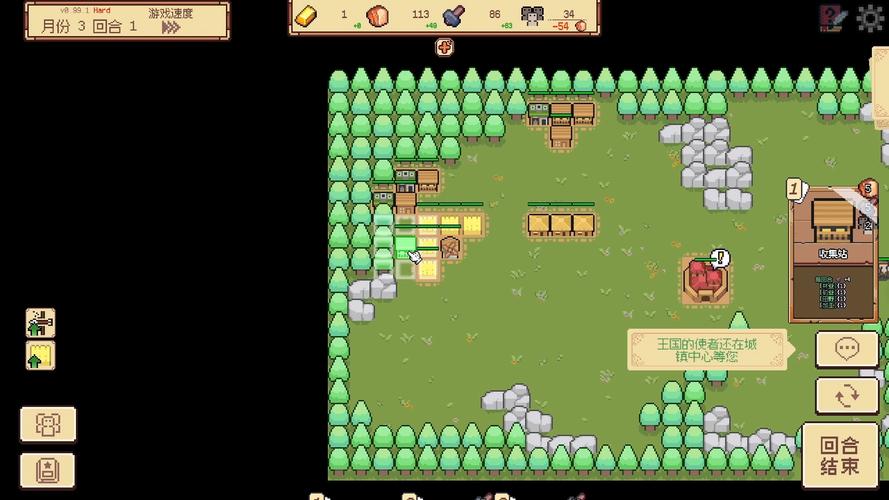Viewport: 889px width, 500px height.
Task: Open the speech bubble chat button
Action: pos(847,349)
